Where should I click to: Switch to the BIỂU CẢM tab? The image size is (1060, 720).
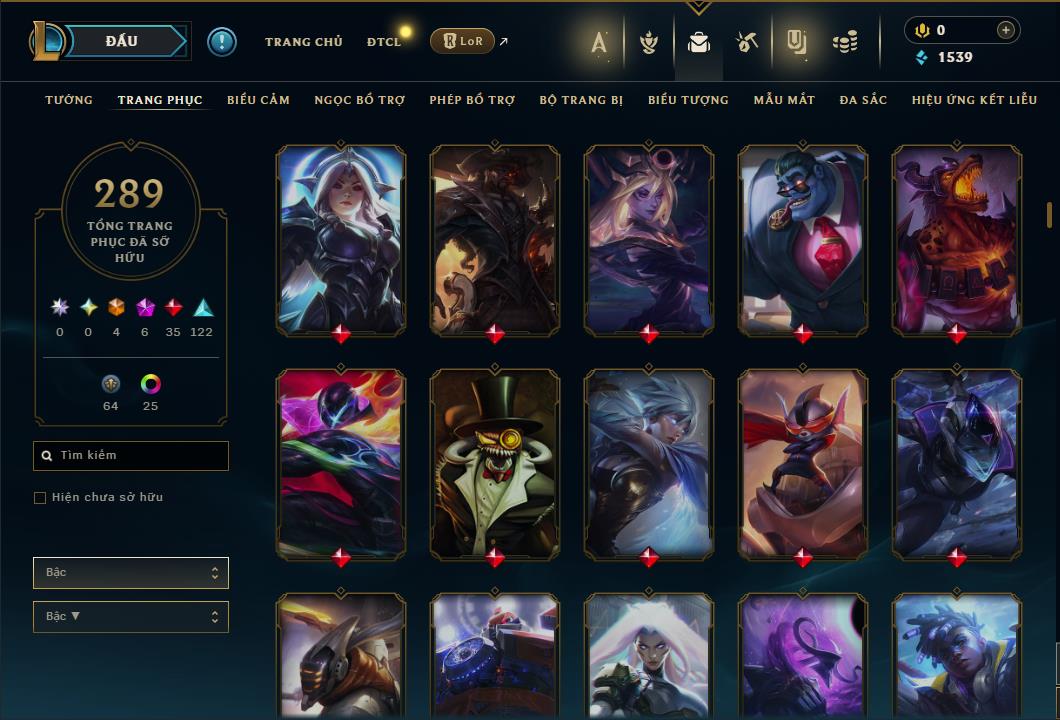pos(258,100)
